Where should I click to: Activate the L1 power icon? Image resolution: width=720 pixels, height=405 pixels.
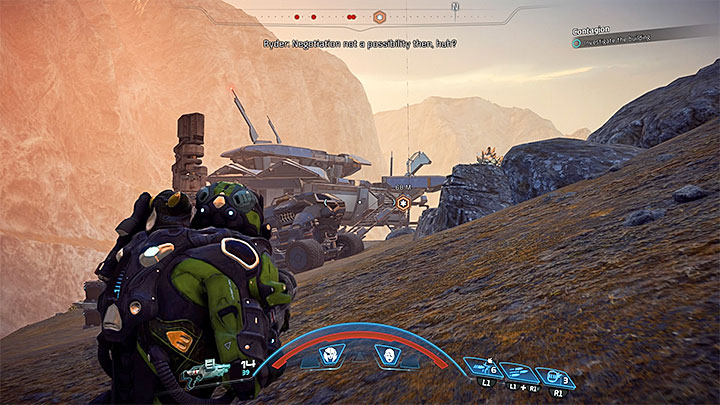(483, 368)
